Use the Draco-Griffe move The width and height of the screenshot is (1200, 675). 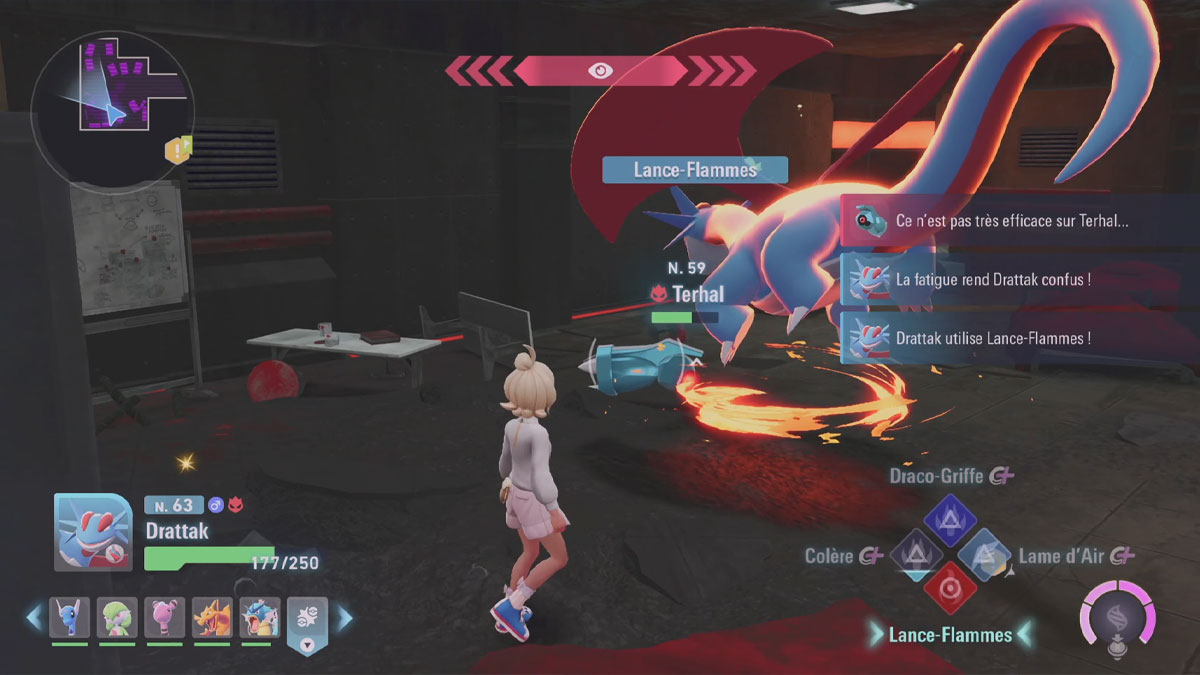[950, 519]
